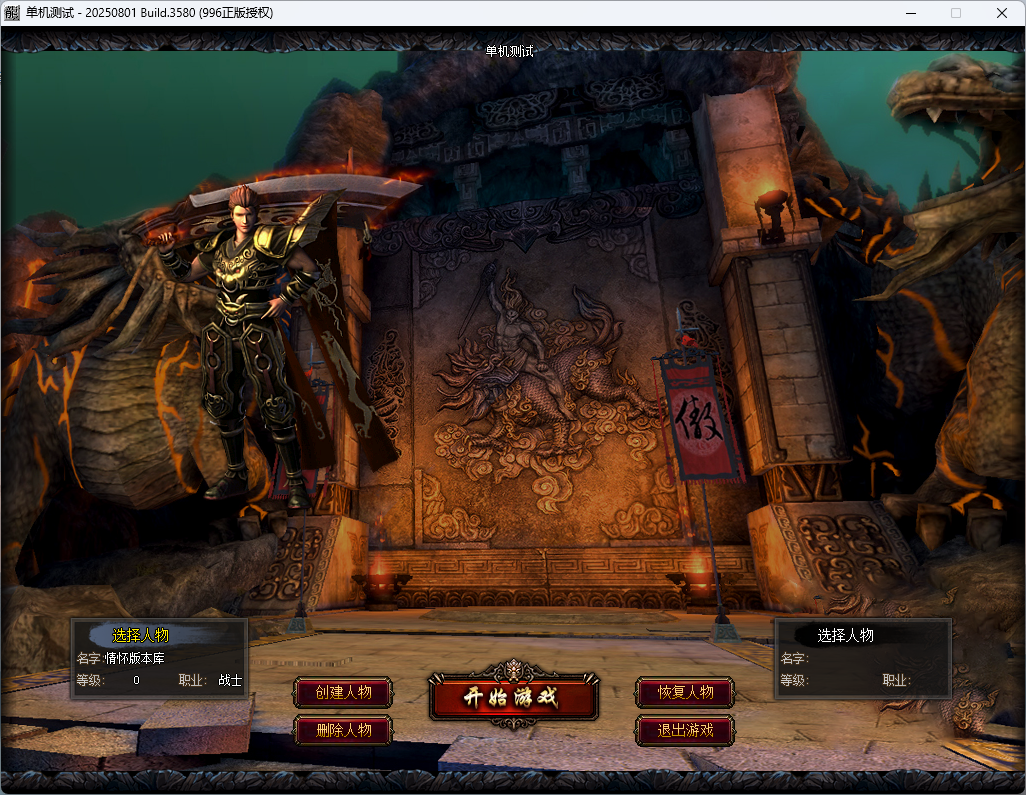This screenshot has width=1026, height=795.
Task: Open 创建人物 character creation
Action: (x=343, y=692)
